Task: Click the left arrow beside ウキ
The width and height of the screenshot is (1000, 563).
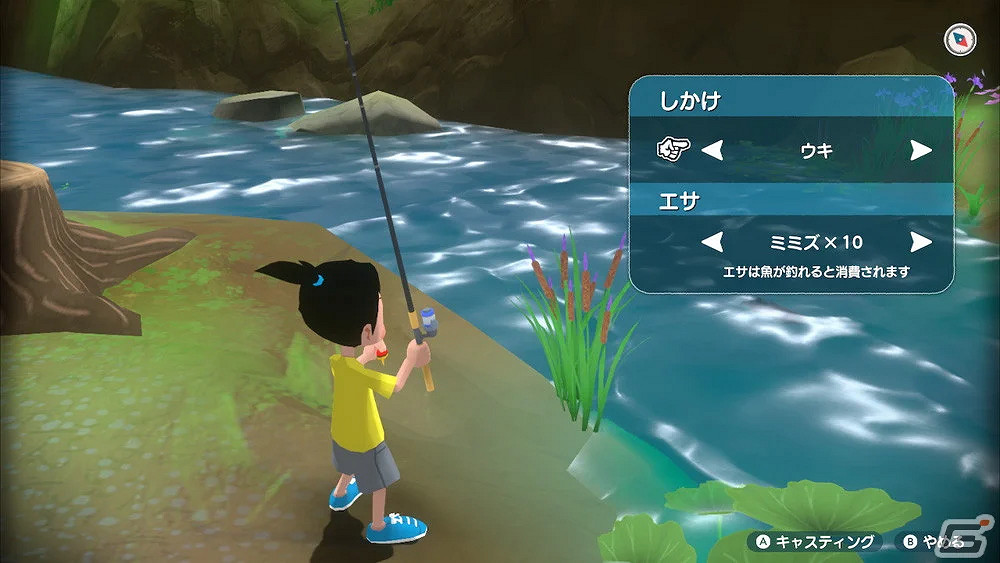Action: pos(711,151)
